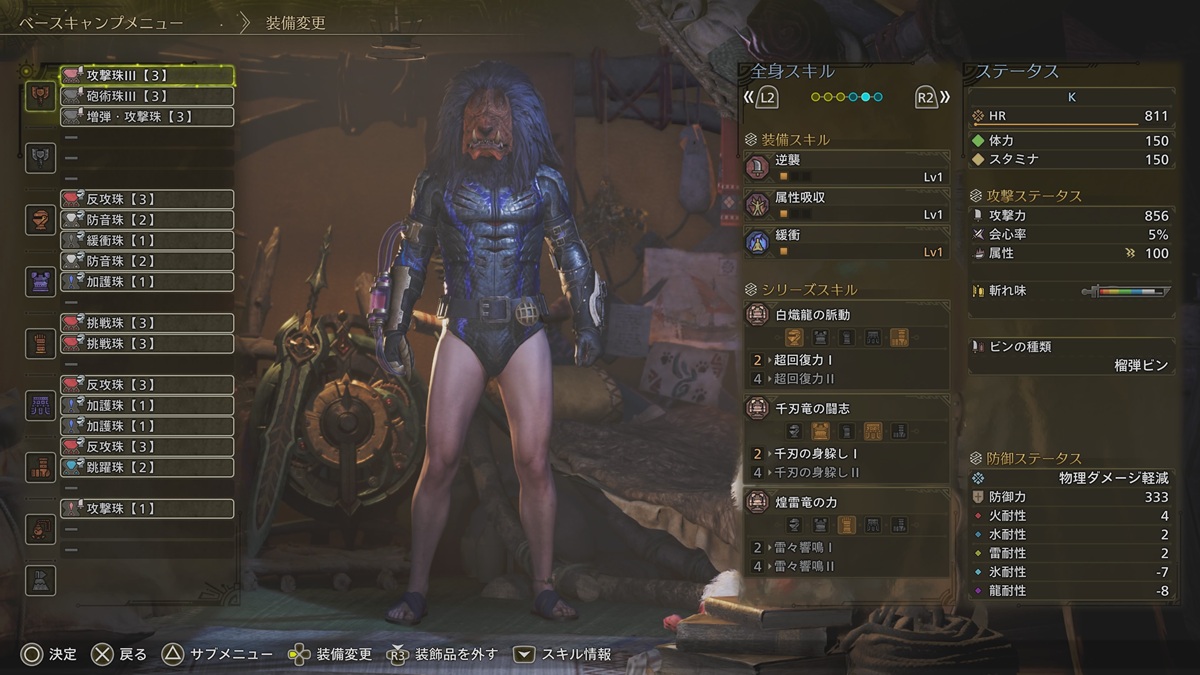Pick the 増弾・攻撃珠【3】 decoration row
1200x675 pixels.
(x=147, y=117)
